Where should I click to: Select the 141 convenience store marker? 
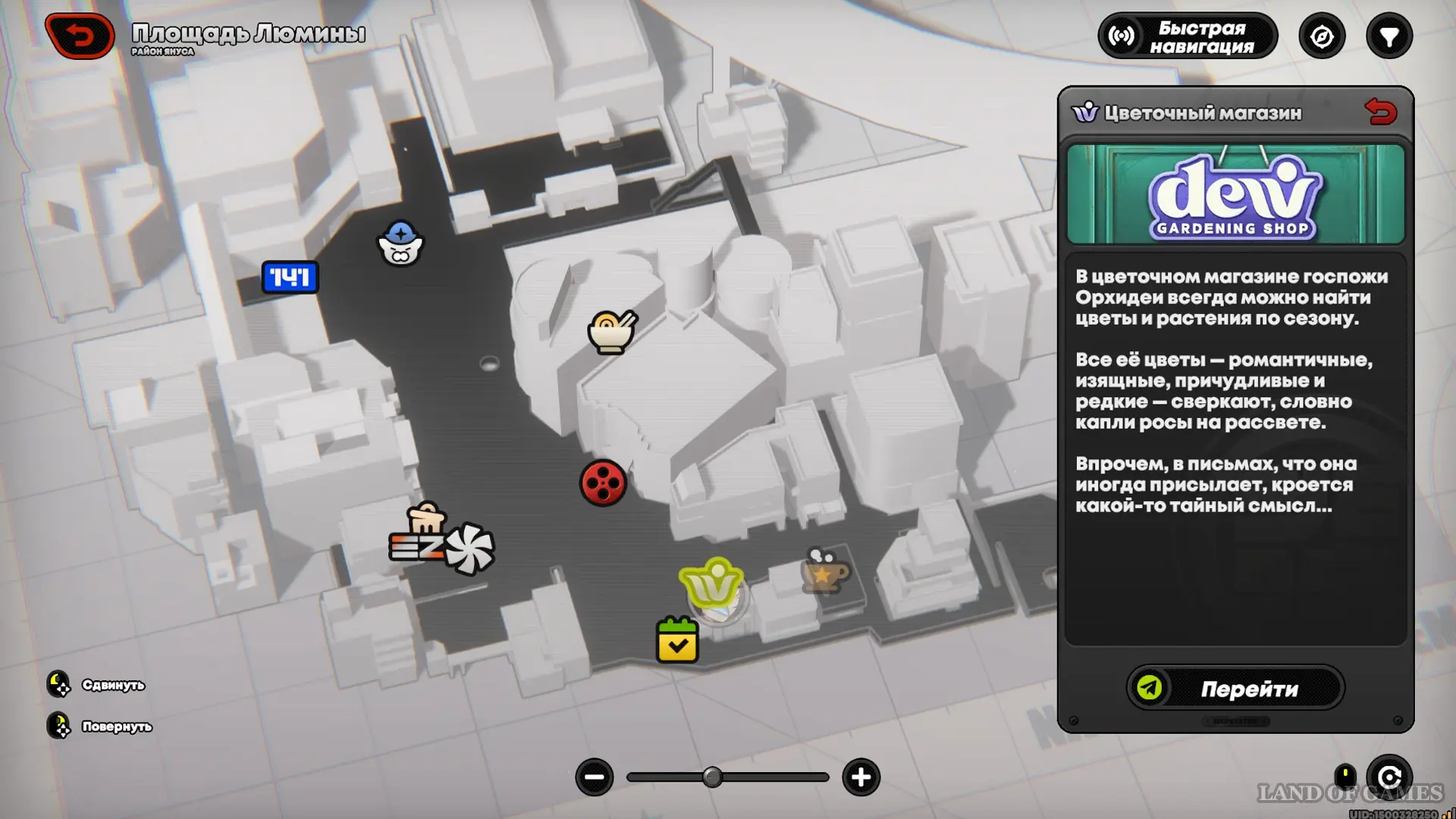click(x=290, y=278)
